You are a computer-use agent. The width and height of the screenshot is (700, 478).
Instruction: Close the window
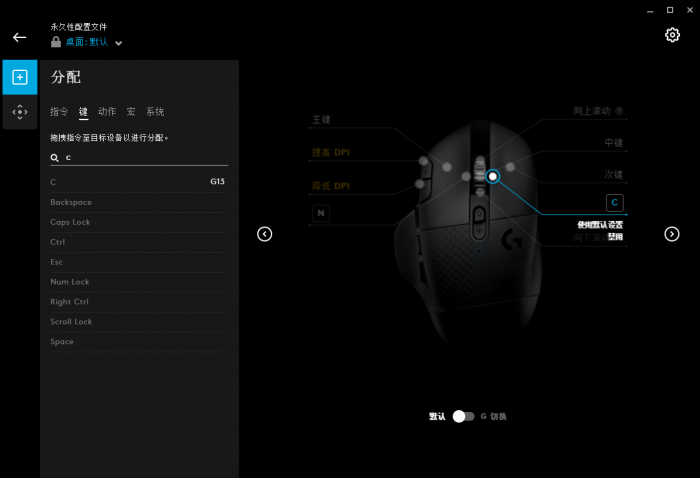pyautogui.click(x=689, y=9)
